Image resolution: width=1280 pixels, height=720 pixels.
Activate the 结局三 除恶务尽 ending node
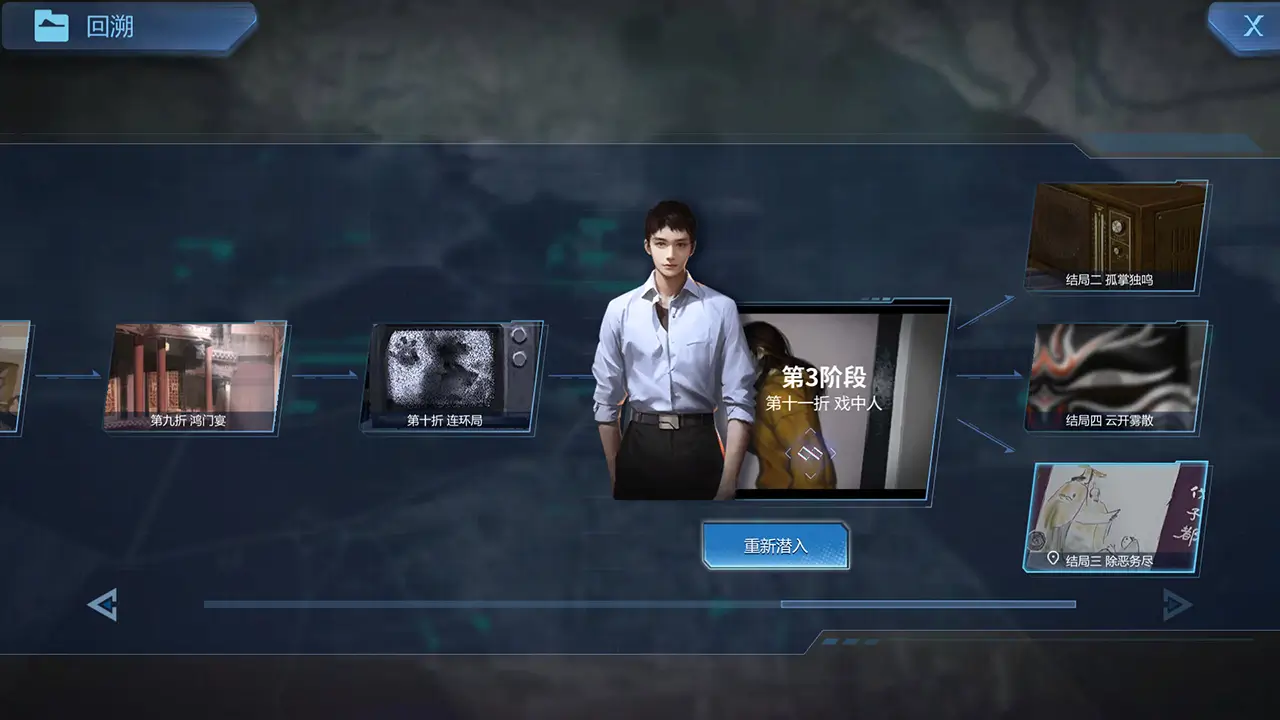tap(1114, 515)
